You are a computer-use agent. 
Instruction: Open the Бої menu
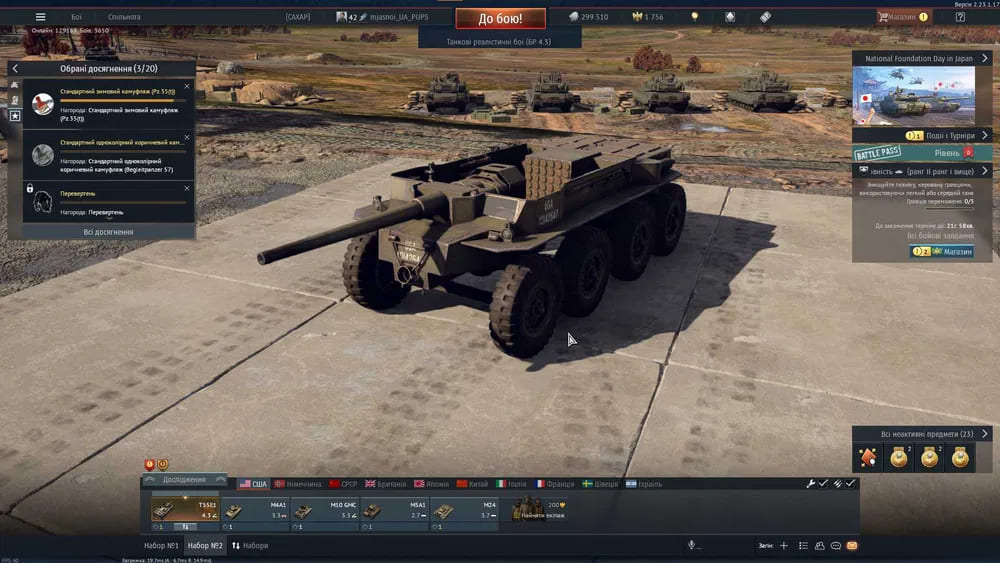[x=77, y=17]
